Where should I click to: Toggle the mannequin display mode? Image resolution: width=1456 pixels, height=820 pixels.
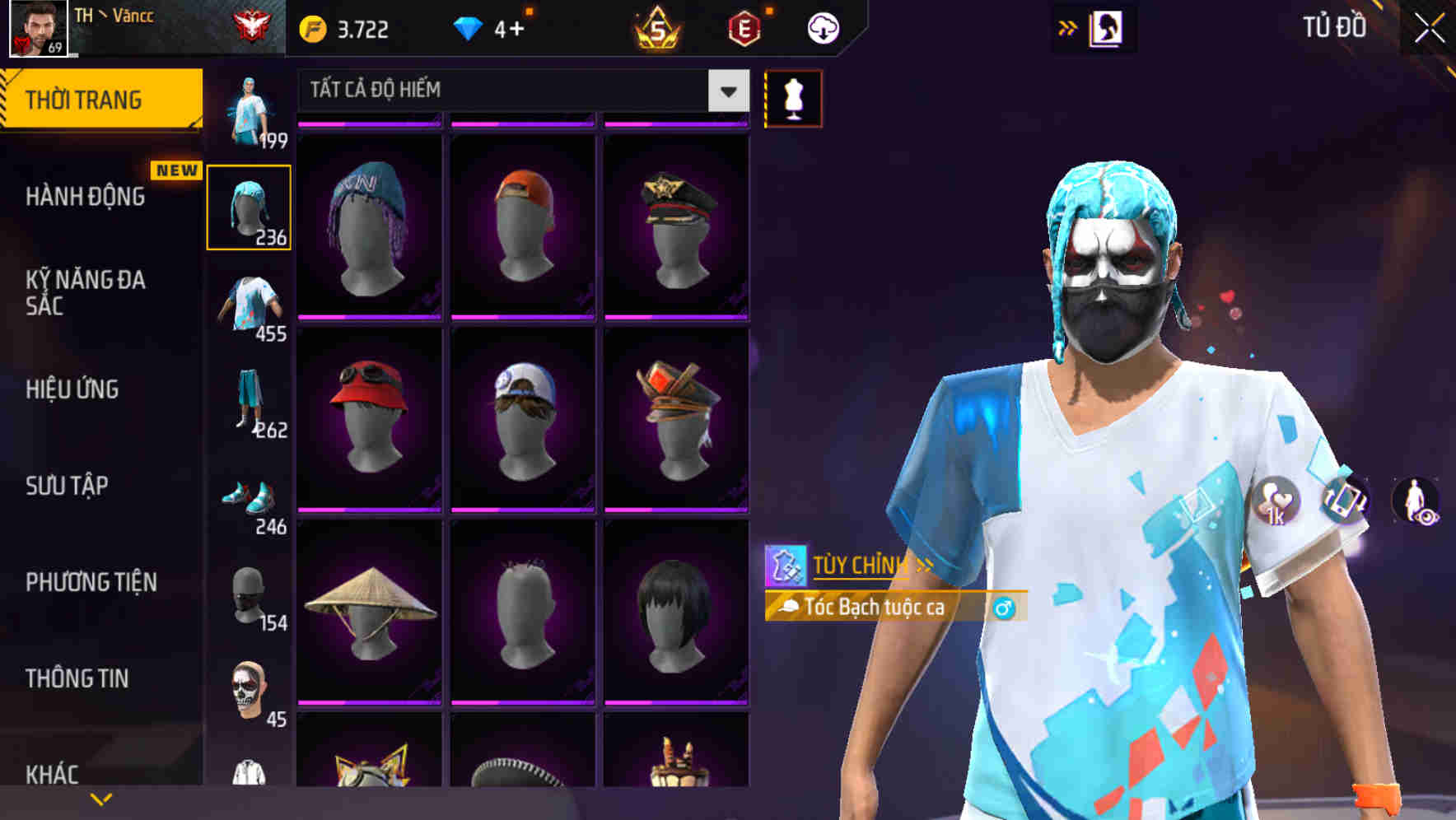pos(793,97)
